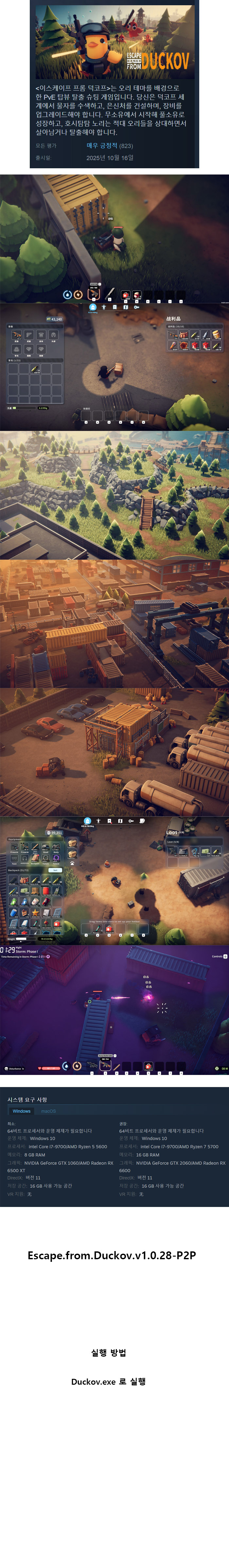The height and width of the screenshot is (1568, 229).
Task: Open the sunset container yard crane screenshot
Action: point(114,624)
